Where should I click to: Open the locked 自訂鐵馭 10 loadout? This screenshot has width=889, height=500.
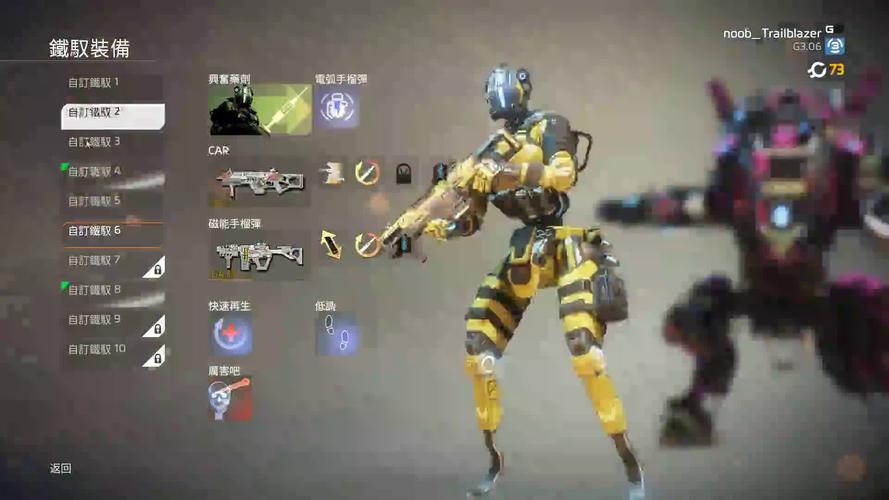pyautogui.click(x=112, y=350)
